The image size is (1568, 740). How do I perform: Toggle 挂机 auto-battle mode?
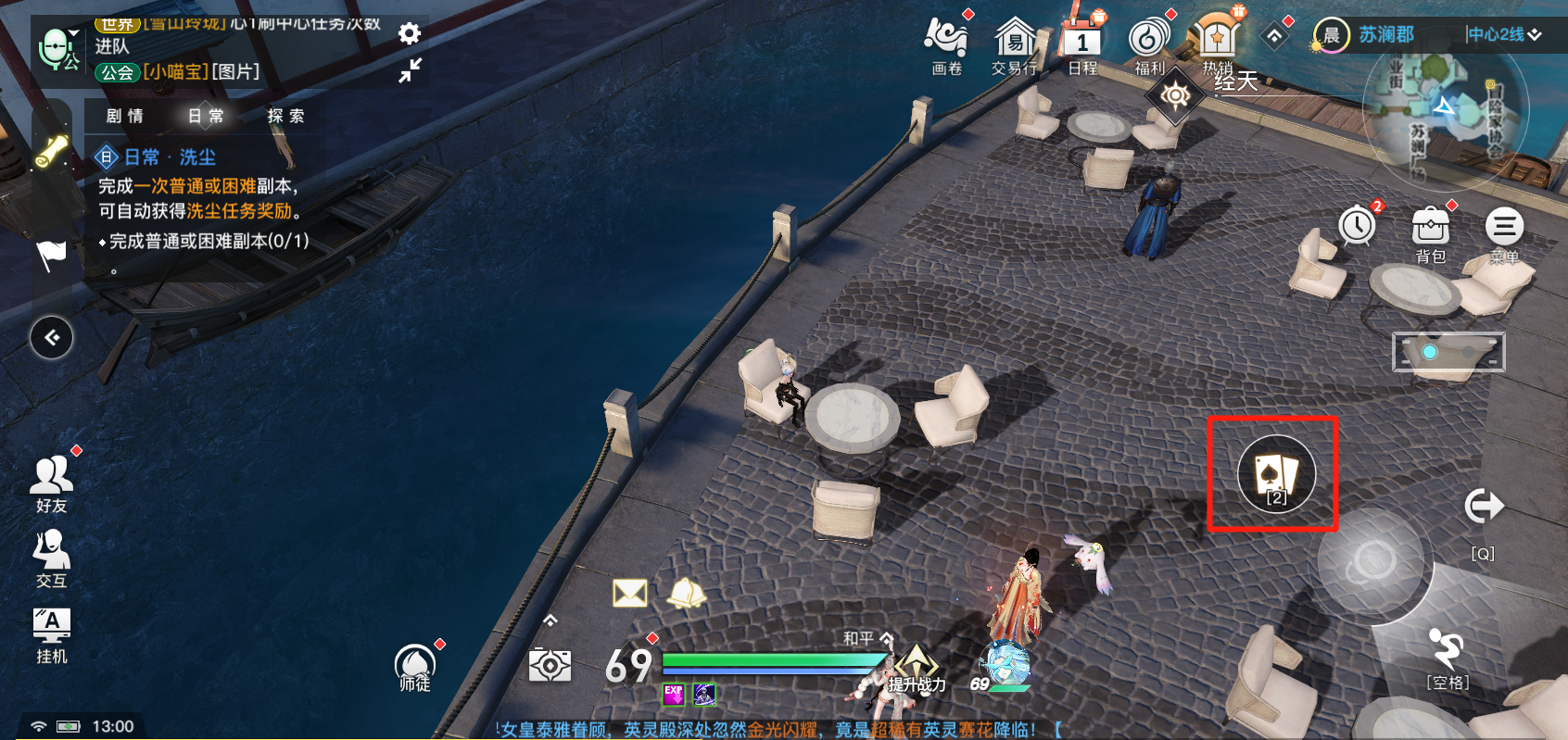[52, 635]
